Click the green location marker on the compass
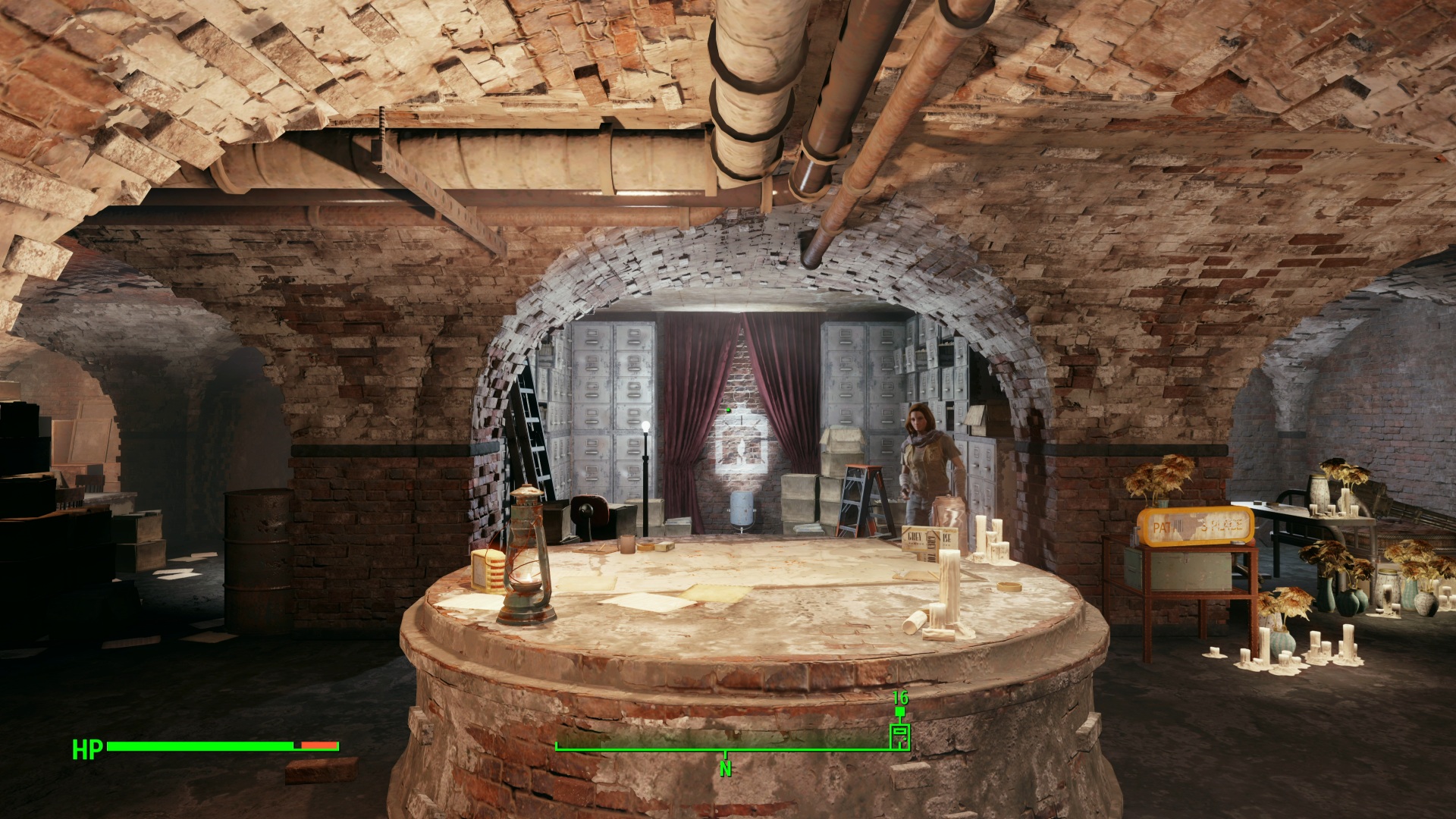The width and height of the screenshot is (1456, 819). click(899, 736)
